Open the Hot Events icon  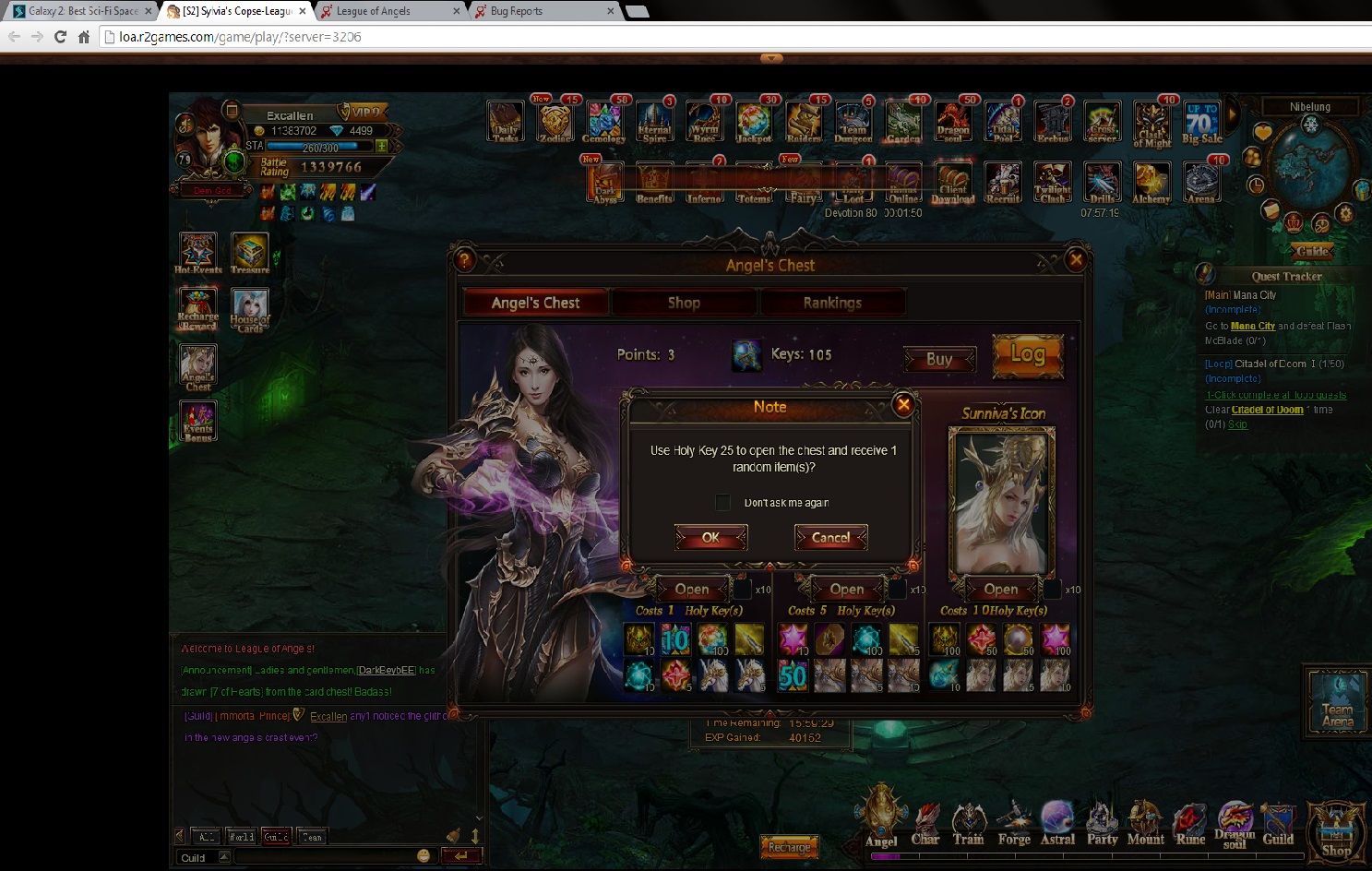(197, 253)
